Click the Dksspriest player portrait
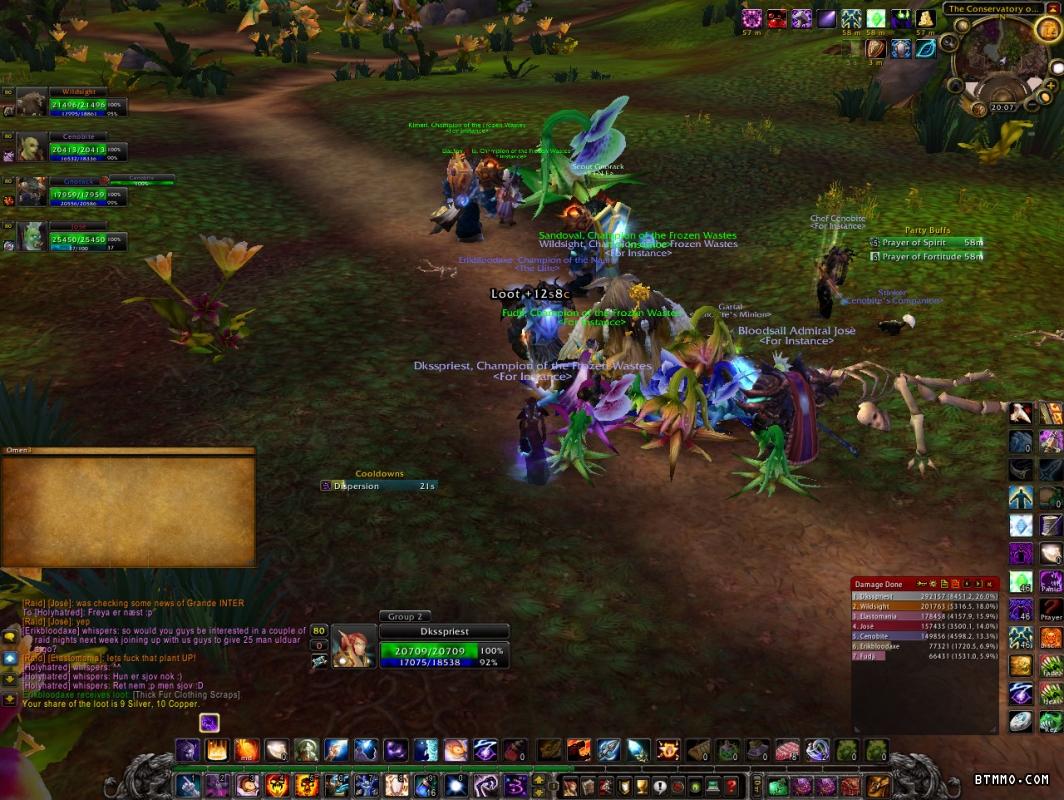This screenshot has width=1064, height=800. coord(353,646)
